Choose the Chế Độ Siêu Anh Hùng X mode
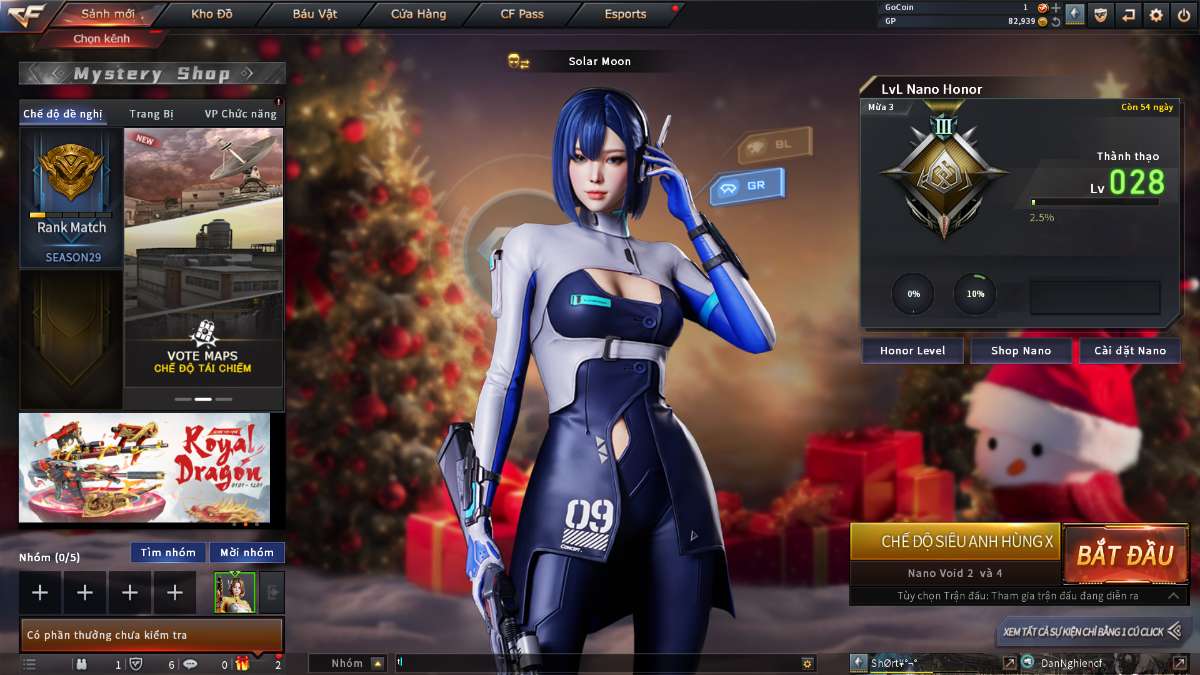This screenshot has width=1200, height=675. click(954, 541)
